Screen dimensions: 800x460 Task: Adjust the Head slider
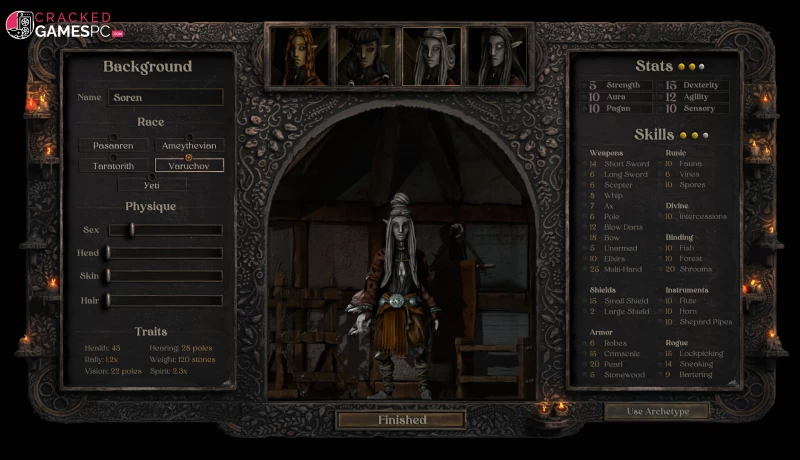tap(165, 253)
